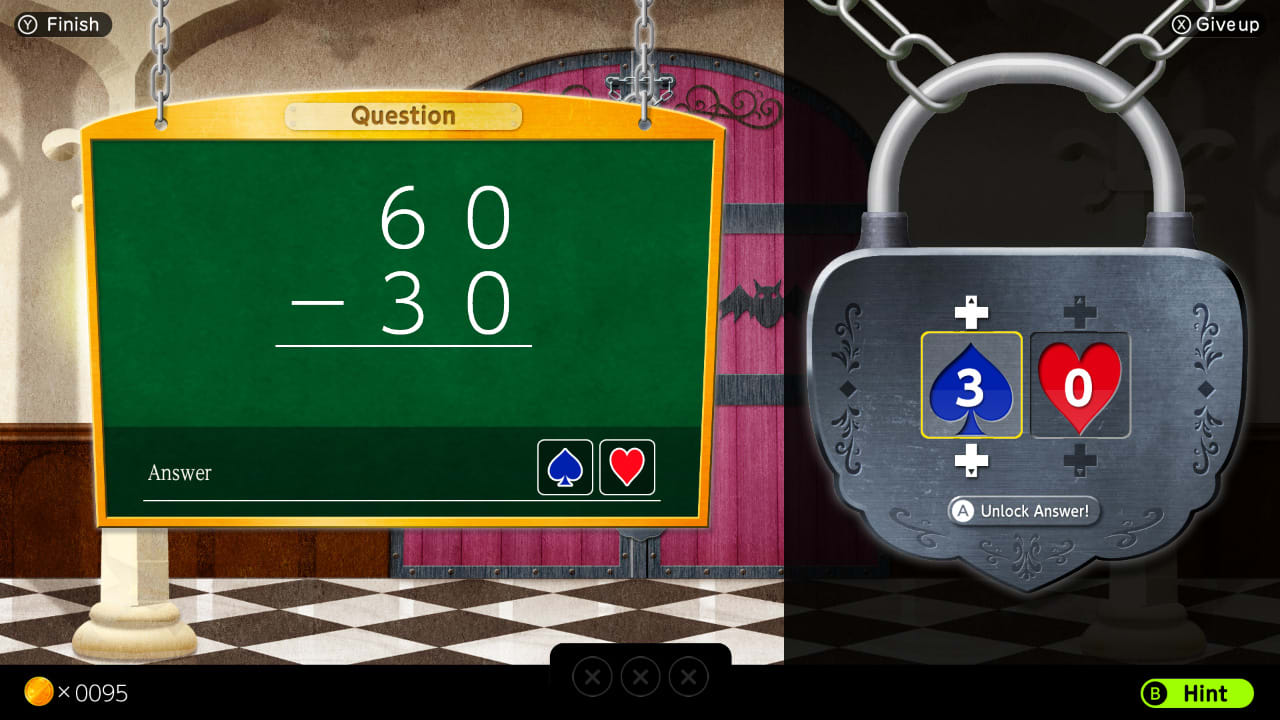
Task: Select the red heart card icon
Action: 627,466
